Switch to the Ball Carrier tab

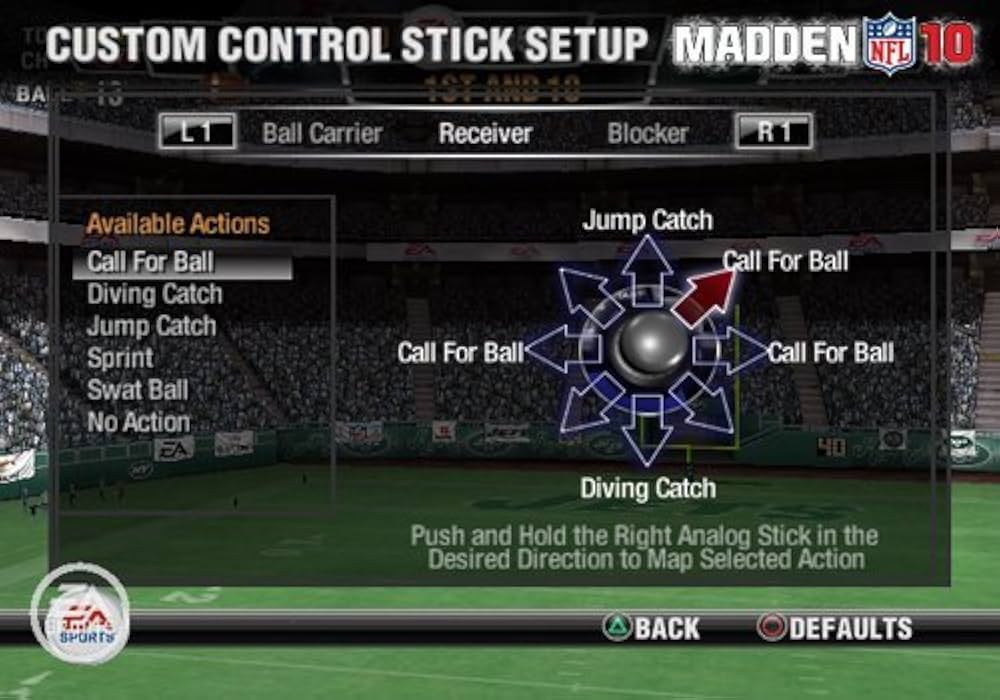[x=322, y=133]
